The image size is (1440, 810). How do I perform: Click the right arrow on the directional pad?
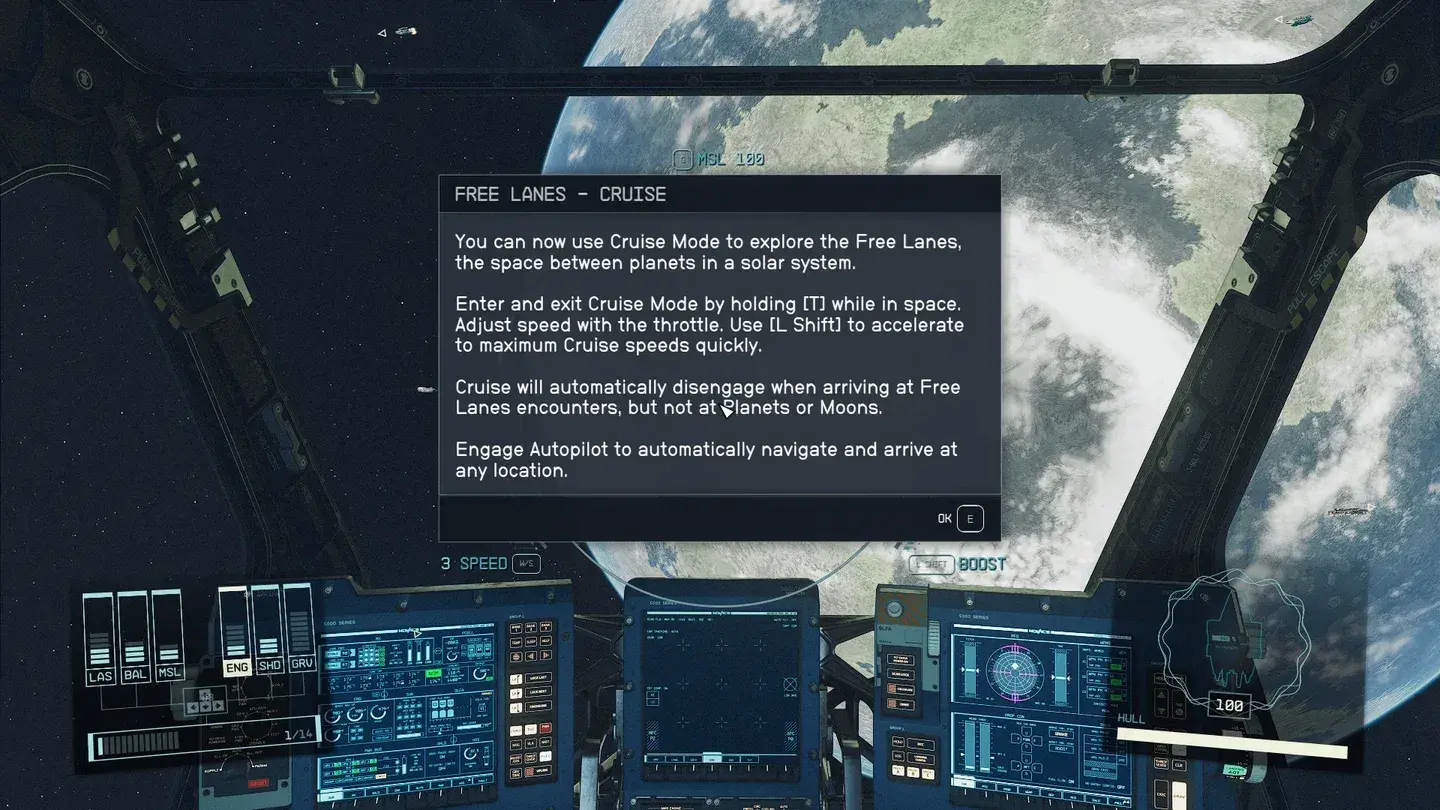pyautogui.click(x=218, y=706)
